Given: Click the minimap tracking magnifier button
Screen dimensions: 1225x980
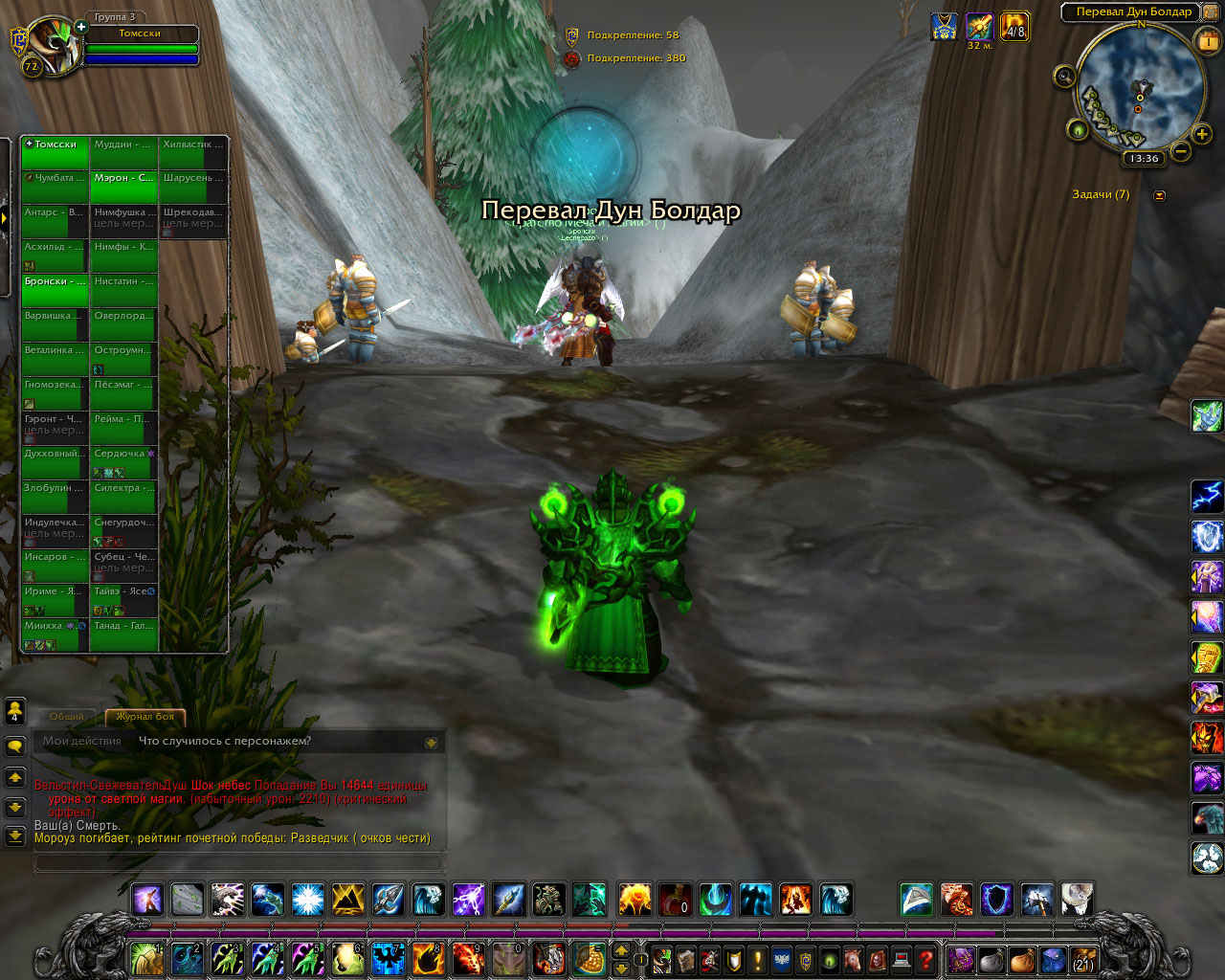Looking at the screenshot, I should point(1064,78).
